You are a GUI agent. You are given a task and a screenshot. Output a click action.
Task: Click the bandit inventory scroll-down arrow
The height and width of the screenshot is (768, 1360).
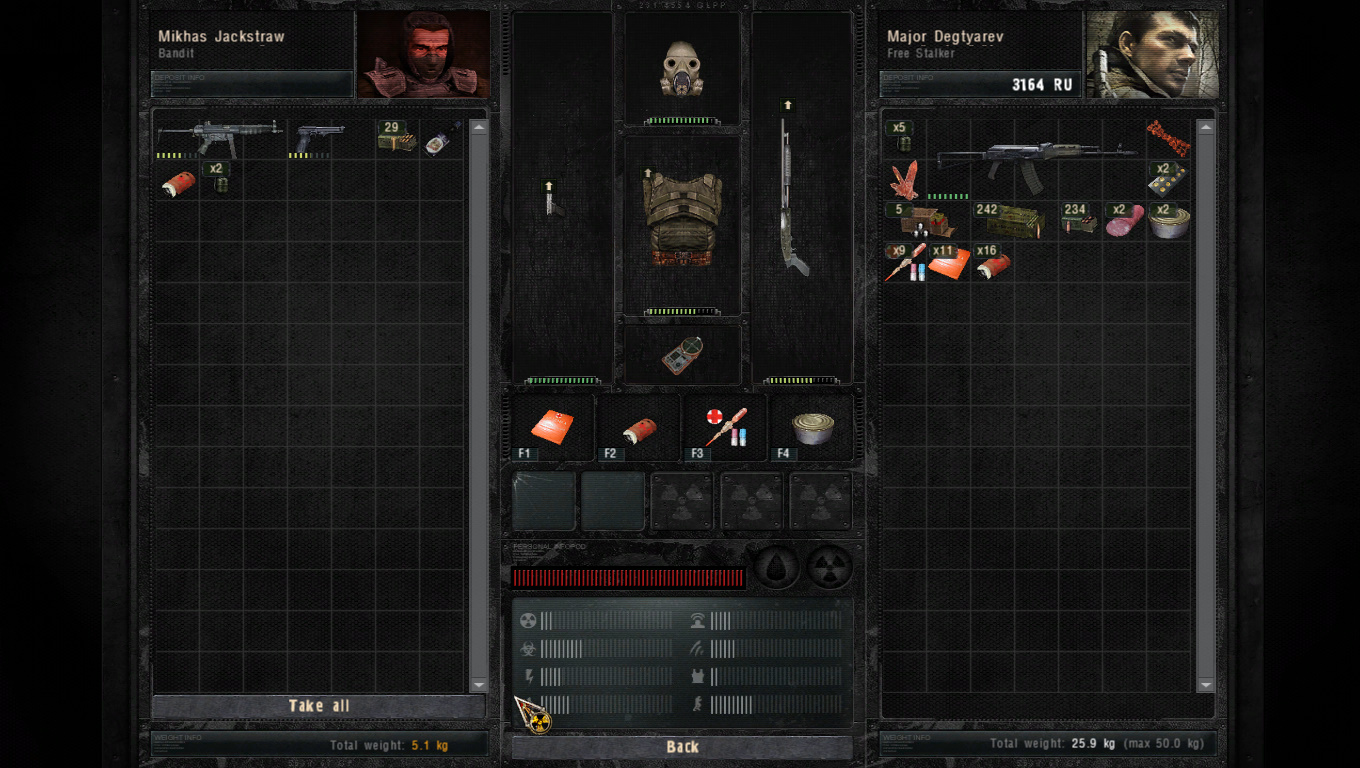[478, 684]
